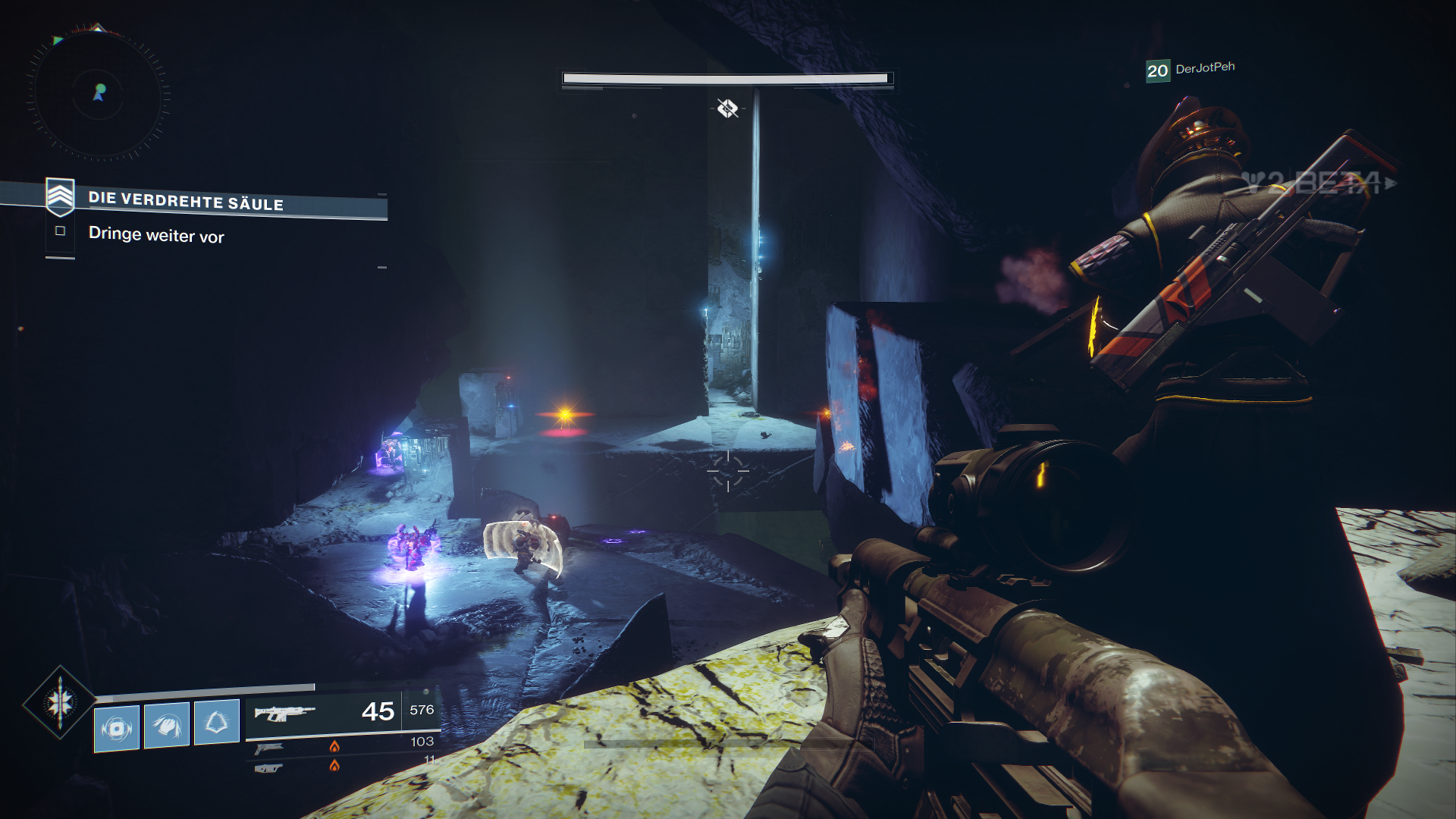Click the 'Dringe weiter vor' objective checkbox

61,231
